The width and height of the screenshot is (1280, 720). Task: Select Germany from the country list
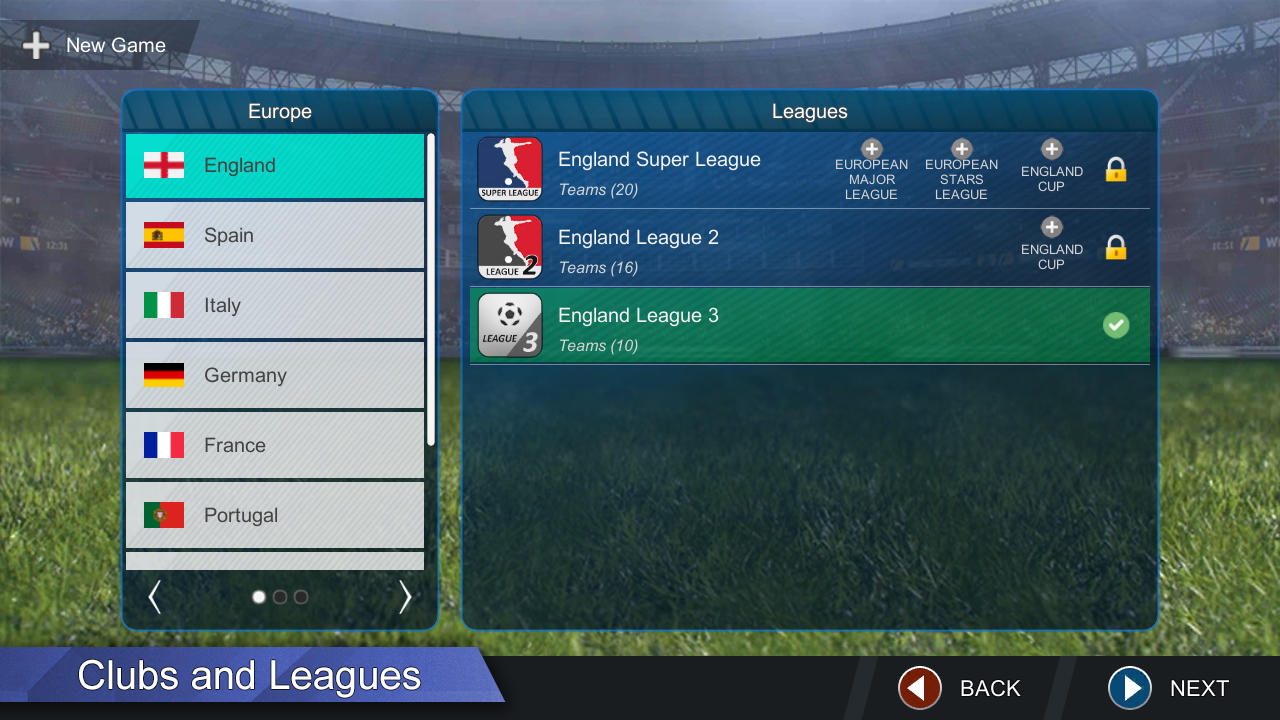tap(275, 375)
